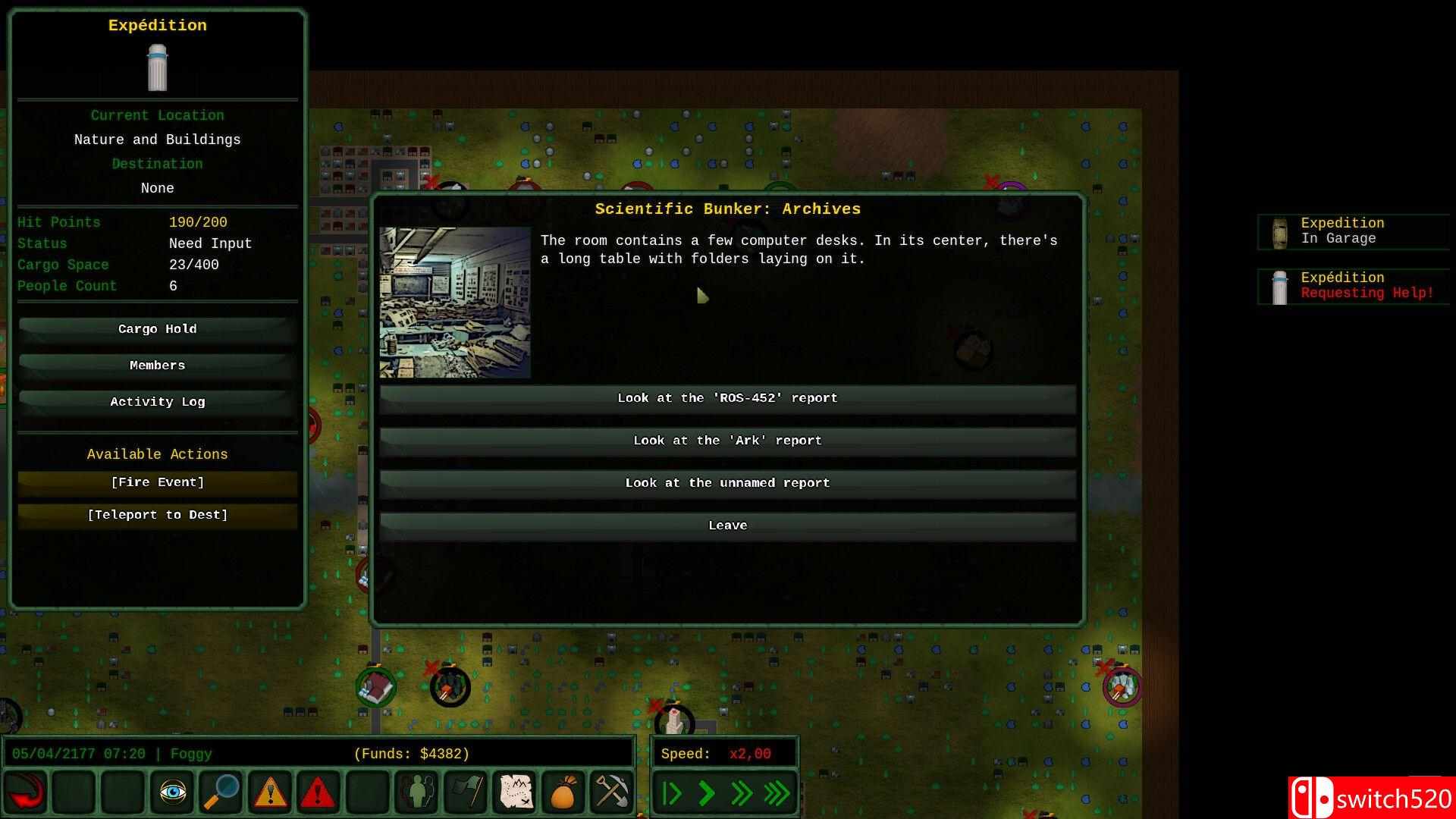Leave the Archives room
1456x819 pixels.
click(727, 526)
